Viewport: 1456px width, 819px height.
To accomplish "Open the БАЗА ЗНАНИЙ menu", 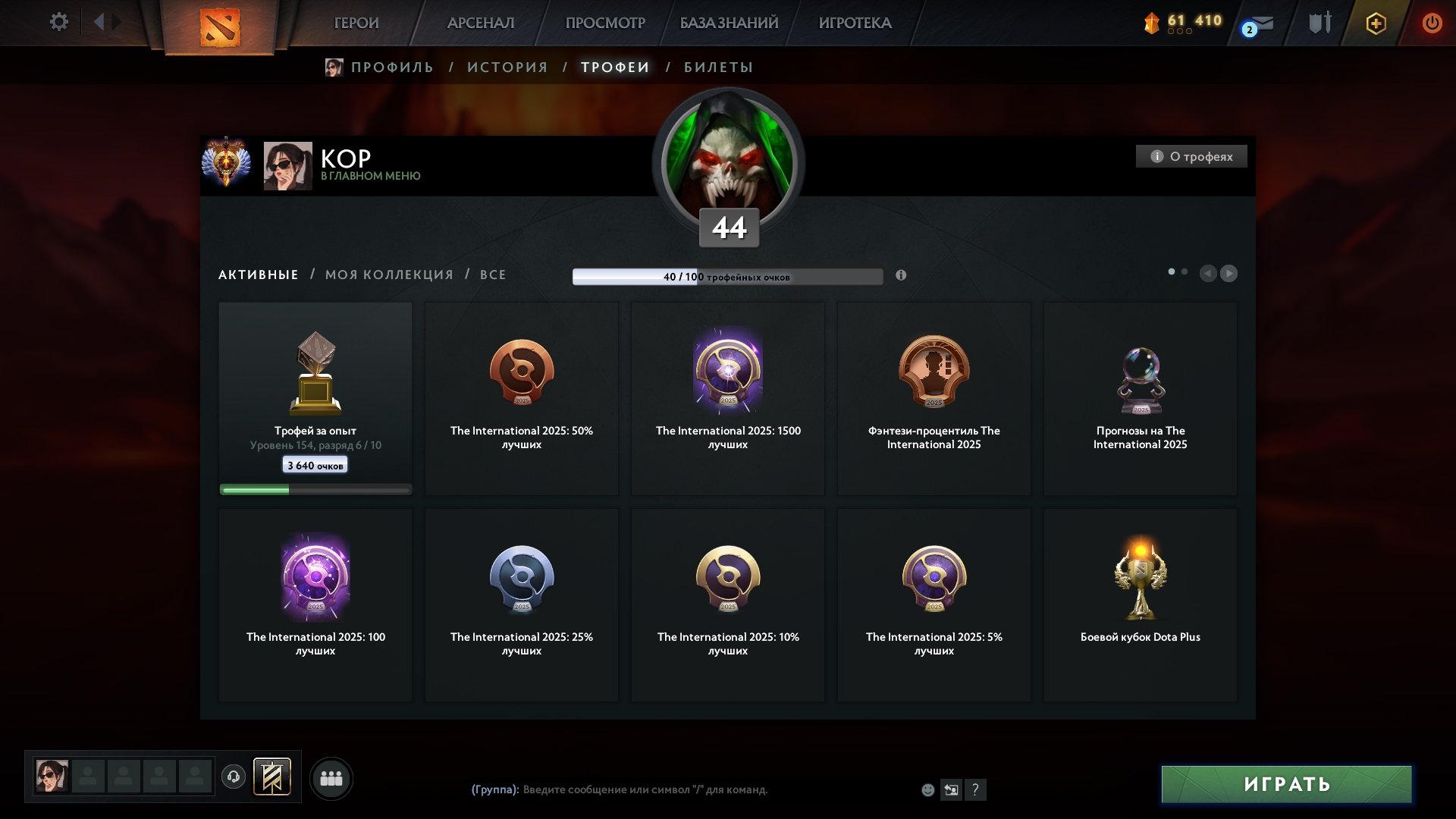I will 729,24.
